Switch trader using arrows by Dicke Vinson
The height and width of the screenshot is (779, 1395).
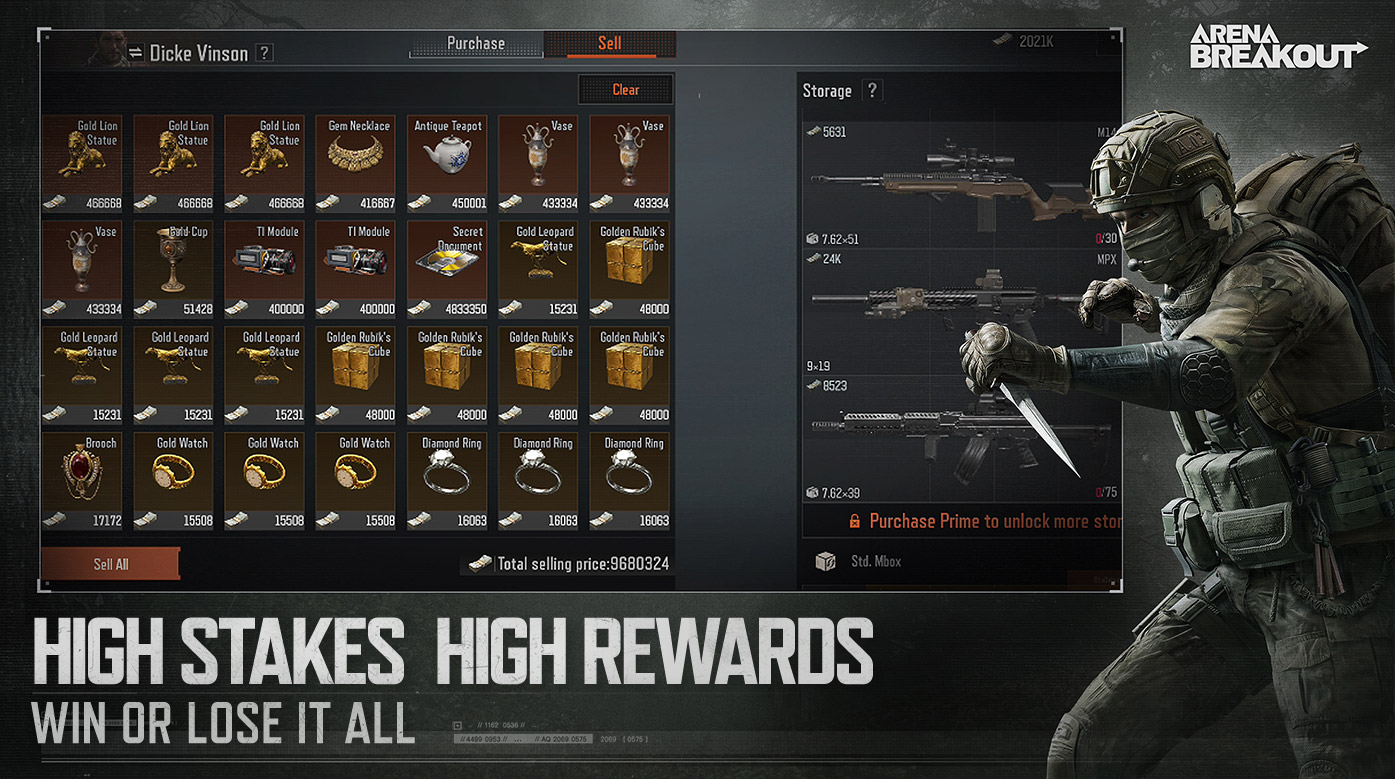pos(136,53)
